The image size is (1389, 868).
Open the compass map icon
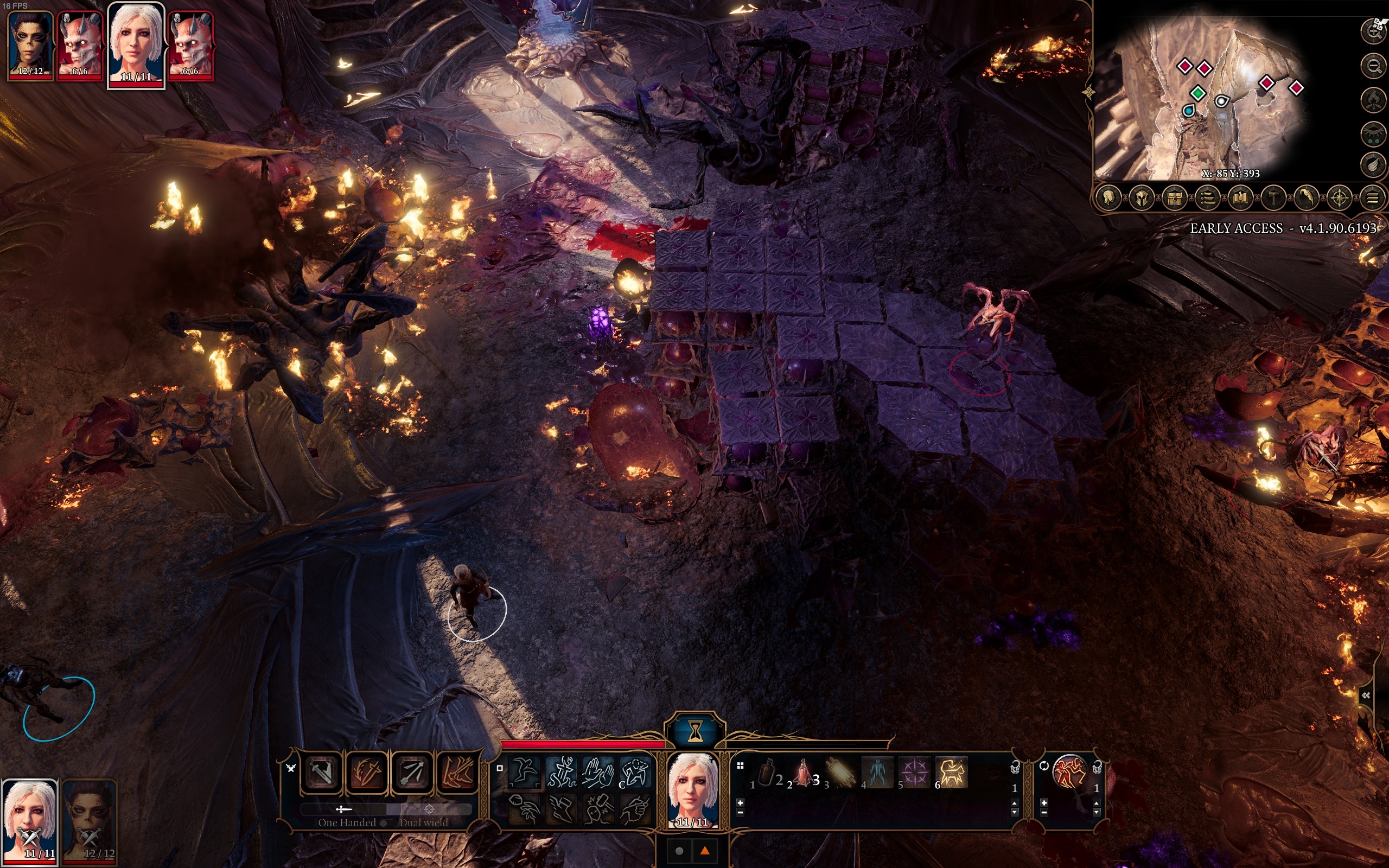pos(1340,199)
